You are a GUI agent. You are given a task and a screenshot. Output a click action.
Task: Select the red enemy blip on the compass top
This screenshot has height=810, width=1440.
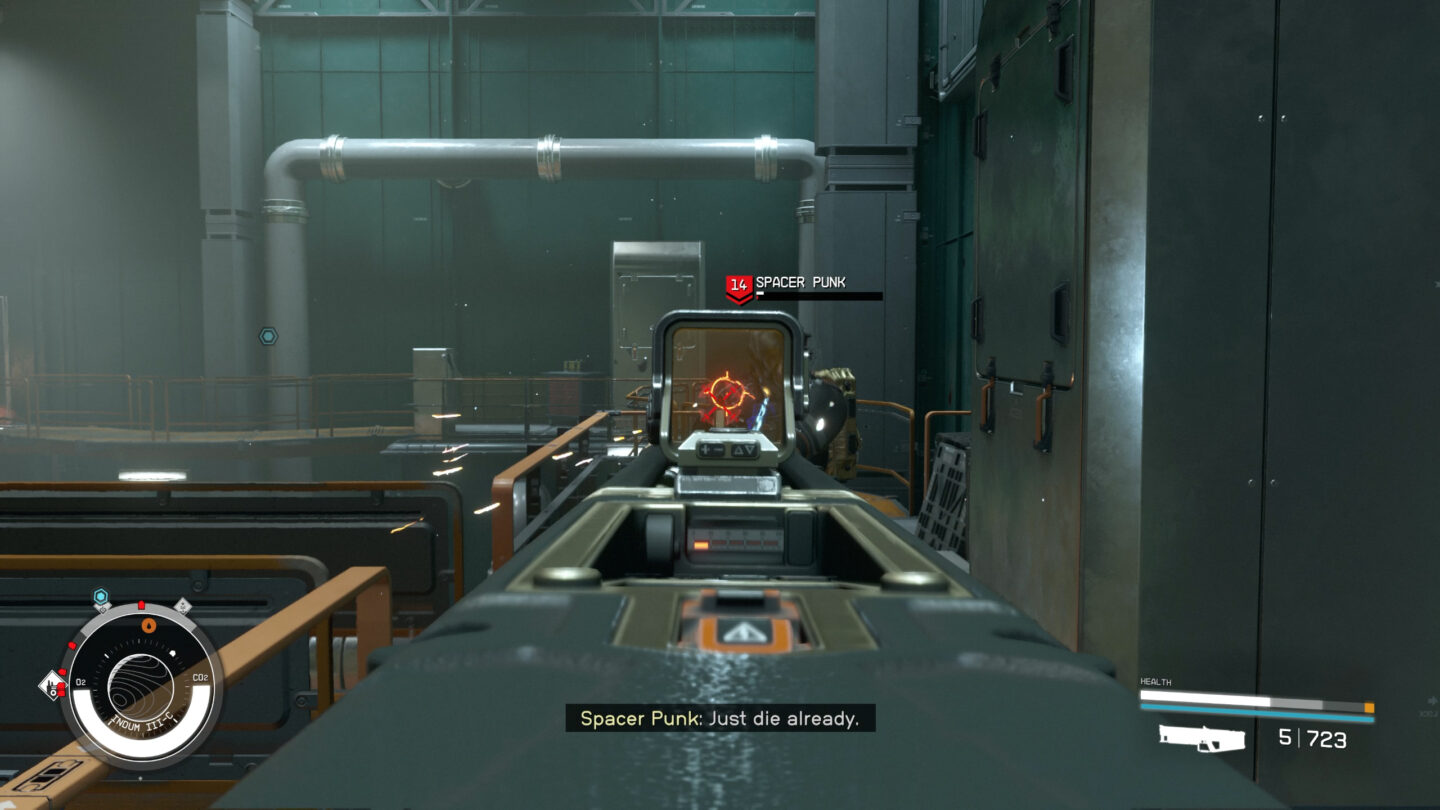click(x=140, y=604)
